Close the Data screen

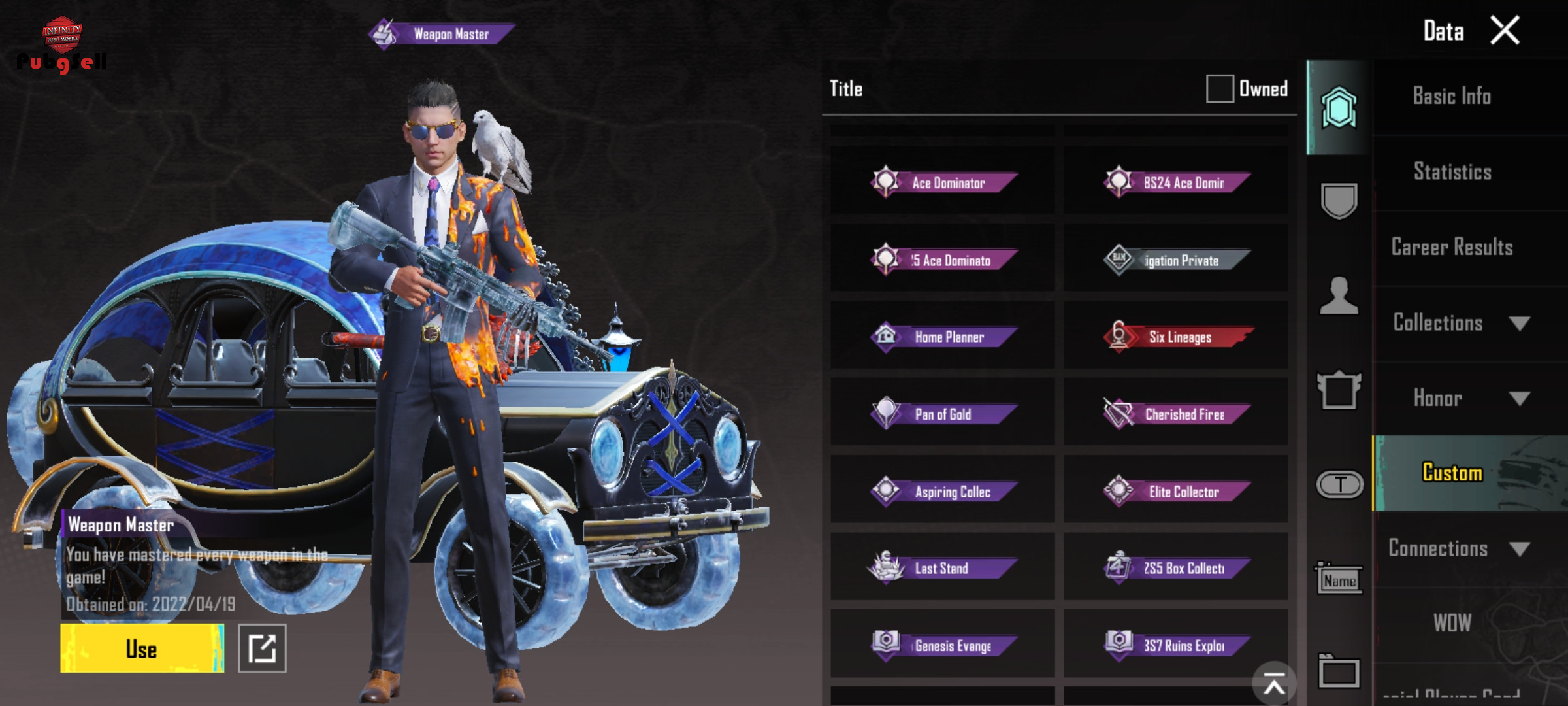click(1505, 31)
